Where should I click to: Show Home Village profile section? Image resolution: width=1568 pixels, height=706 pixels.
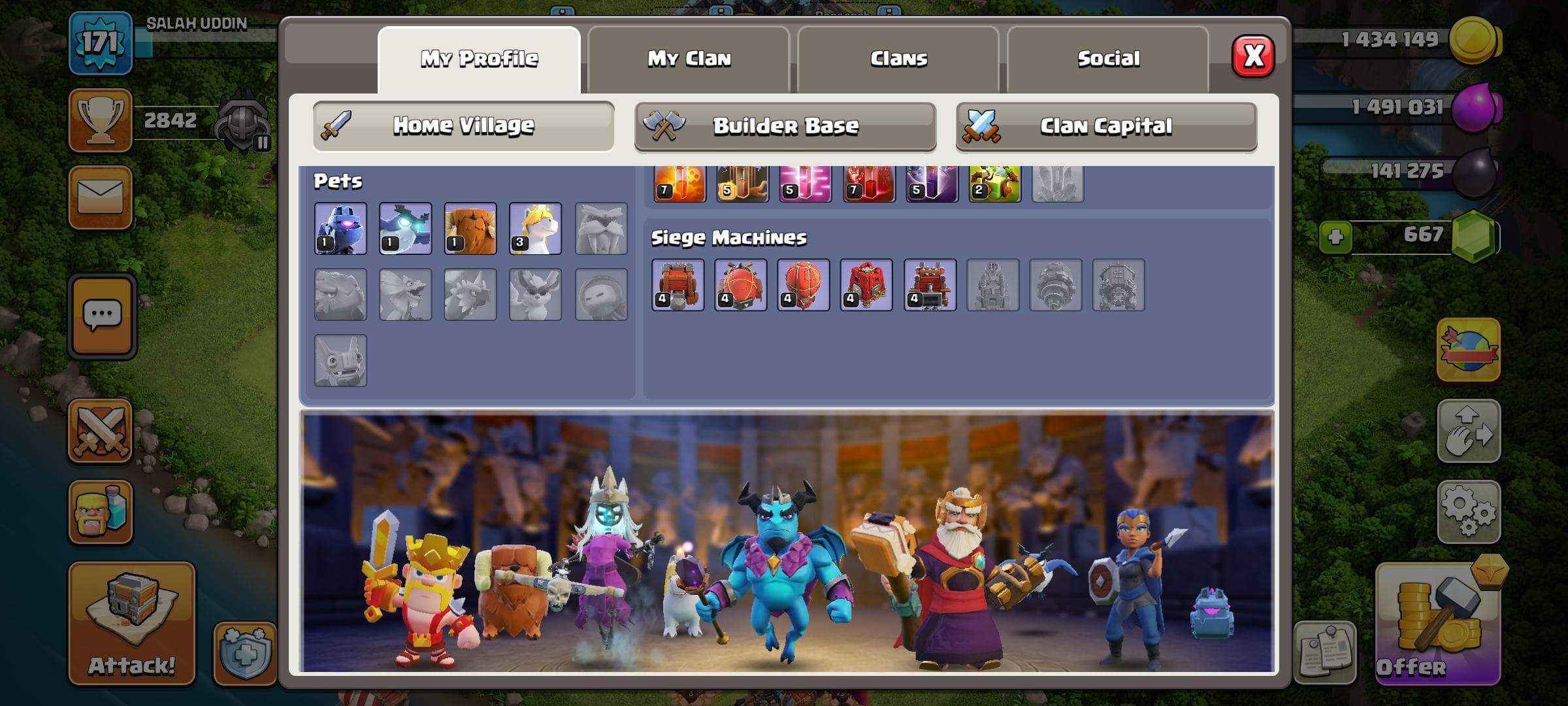[463, 126]
